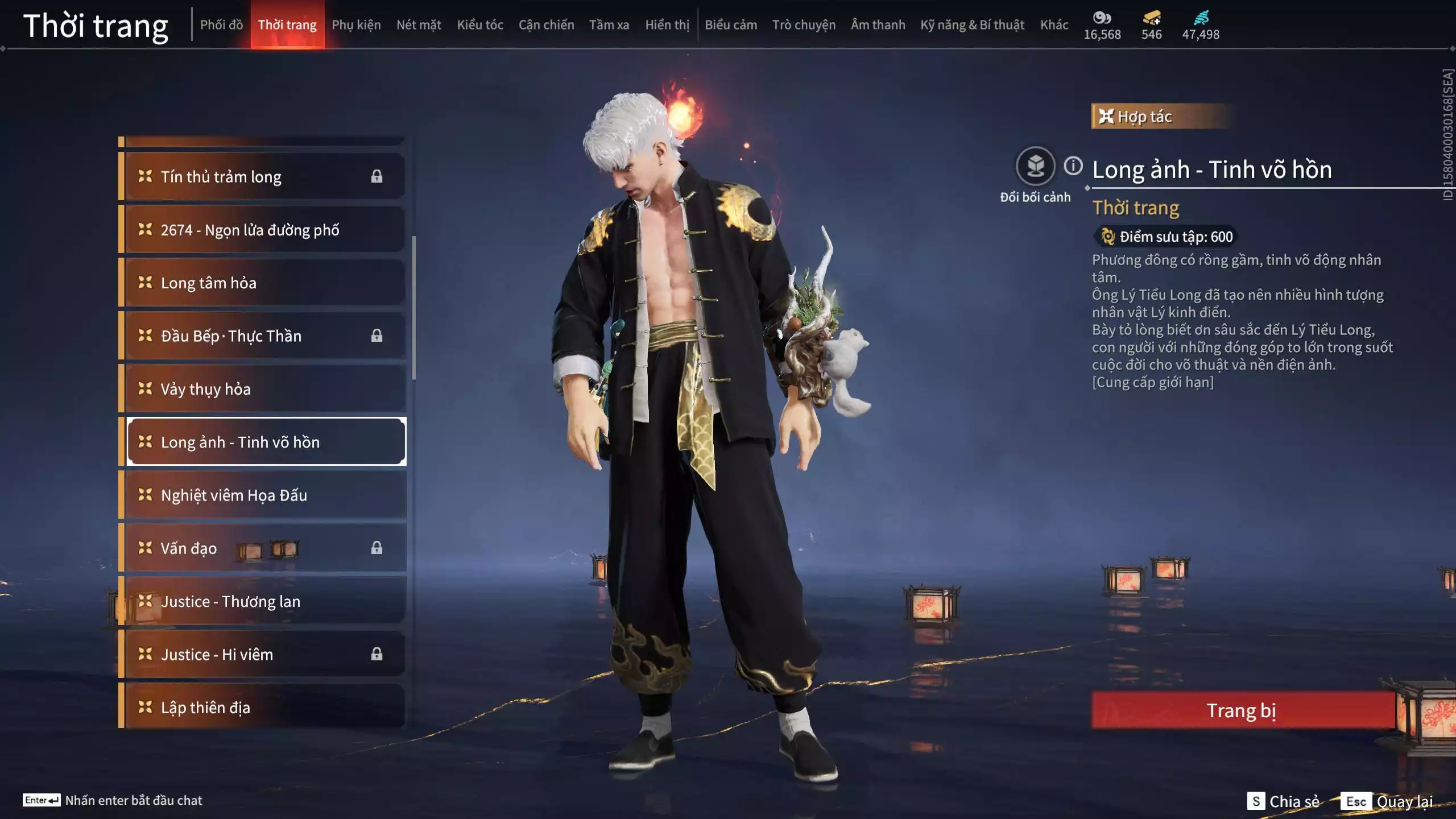Open the Hiển thị options

(667, 25)
